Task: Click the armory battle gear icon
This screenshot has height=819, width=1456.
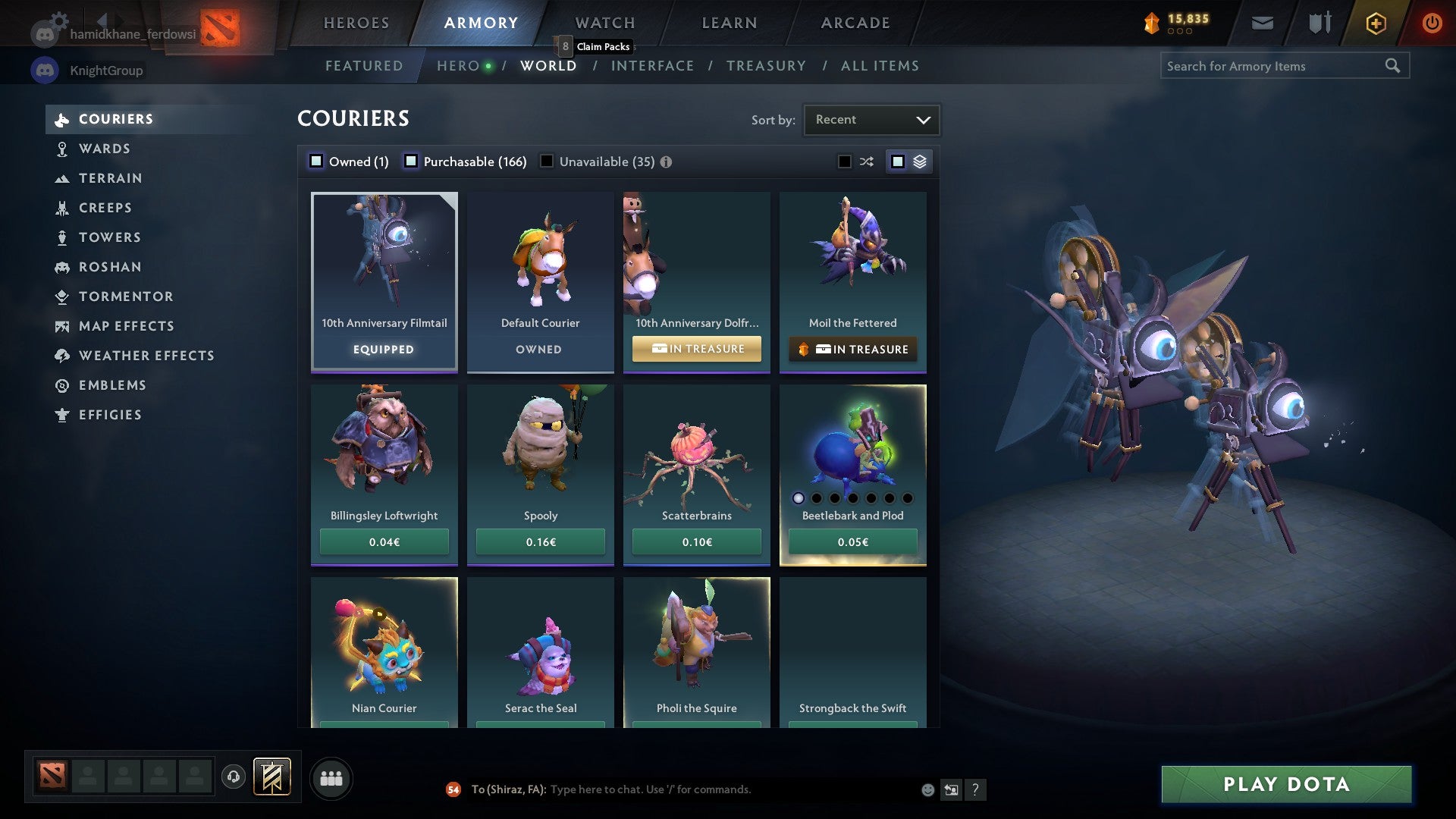Action: tap(1319, 22)
